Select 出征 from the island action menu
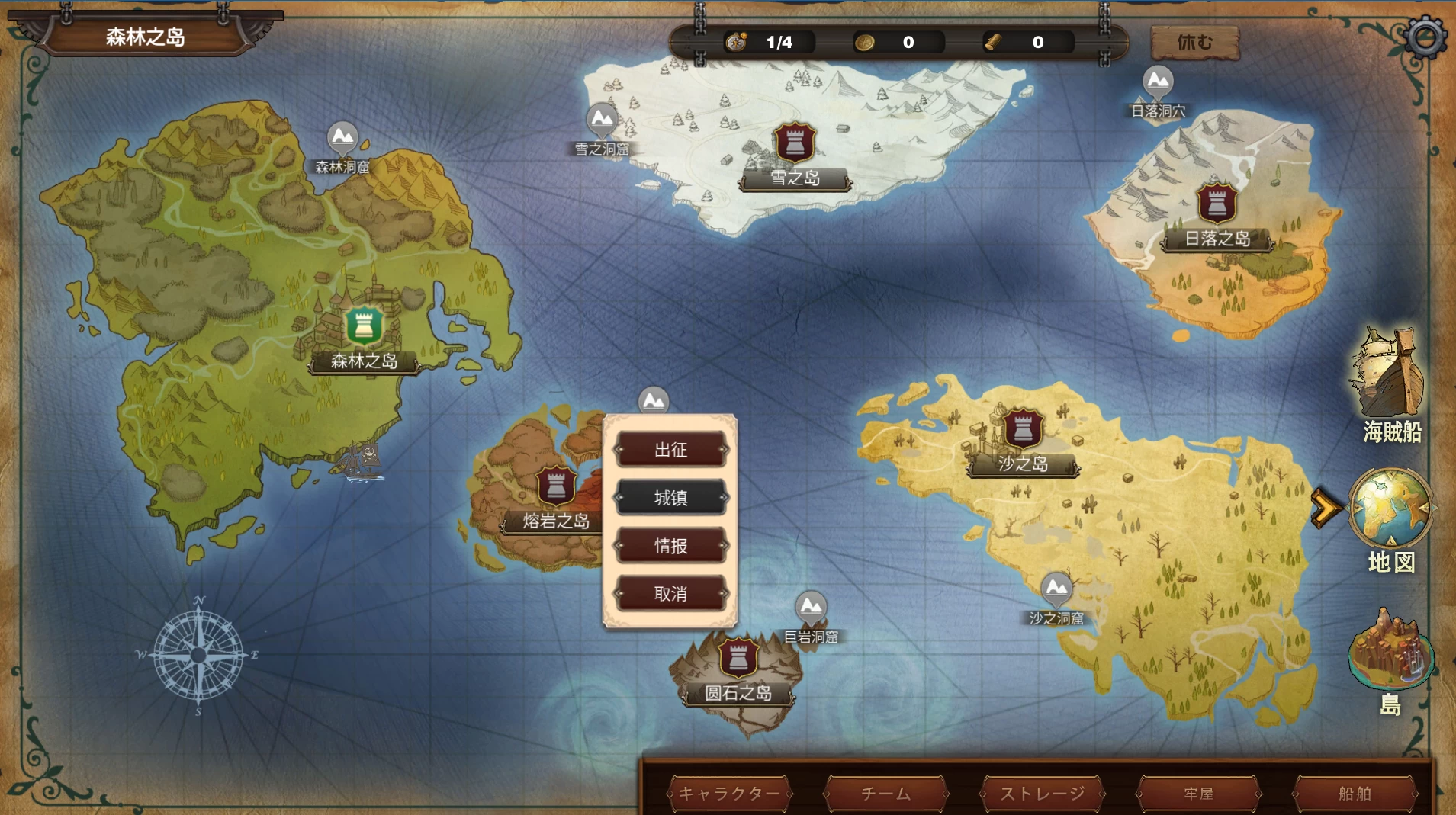This screenshot has width=1456, height=815. (670, 450)
